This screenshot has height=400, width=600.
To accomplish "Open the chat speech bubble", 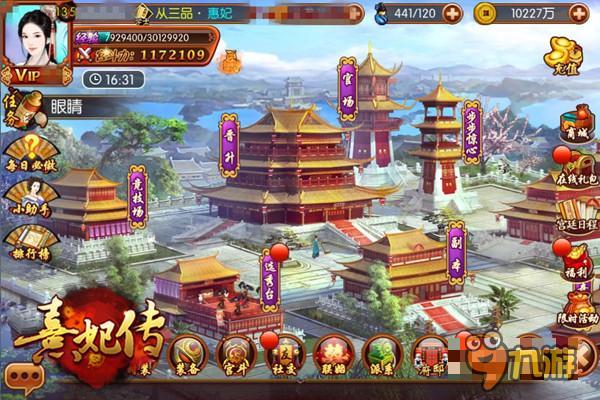I will 24,375.
